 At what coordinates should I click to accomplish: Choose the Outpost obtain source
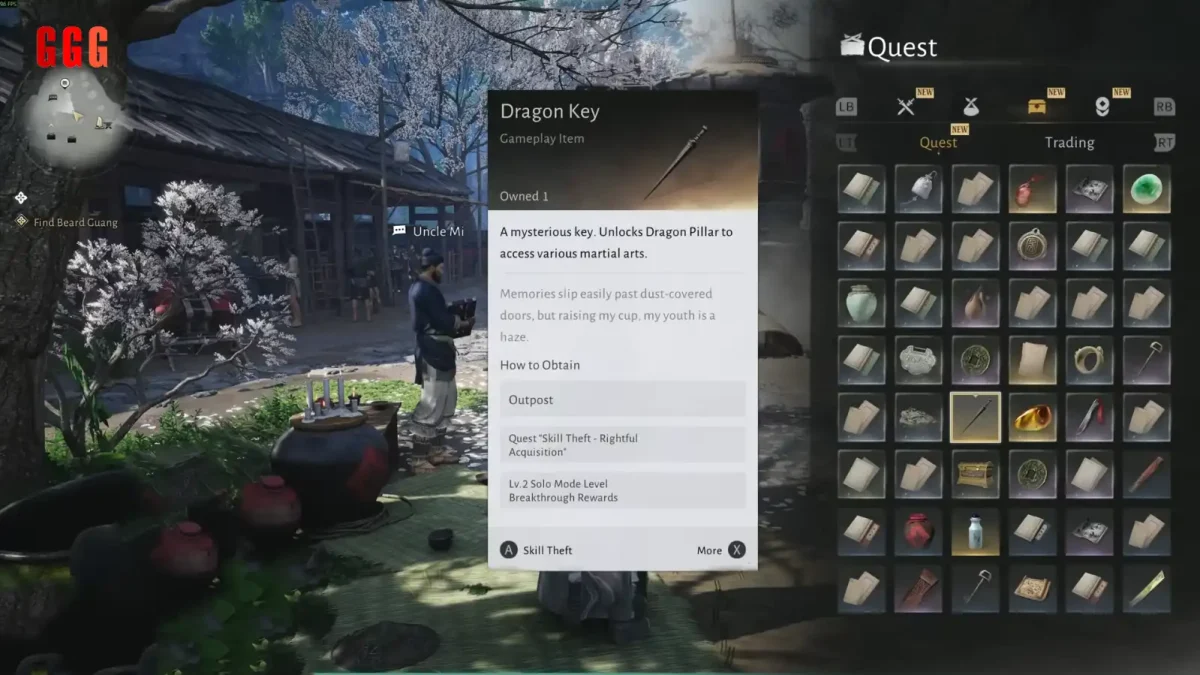point(622,399)
